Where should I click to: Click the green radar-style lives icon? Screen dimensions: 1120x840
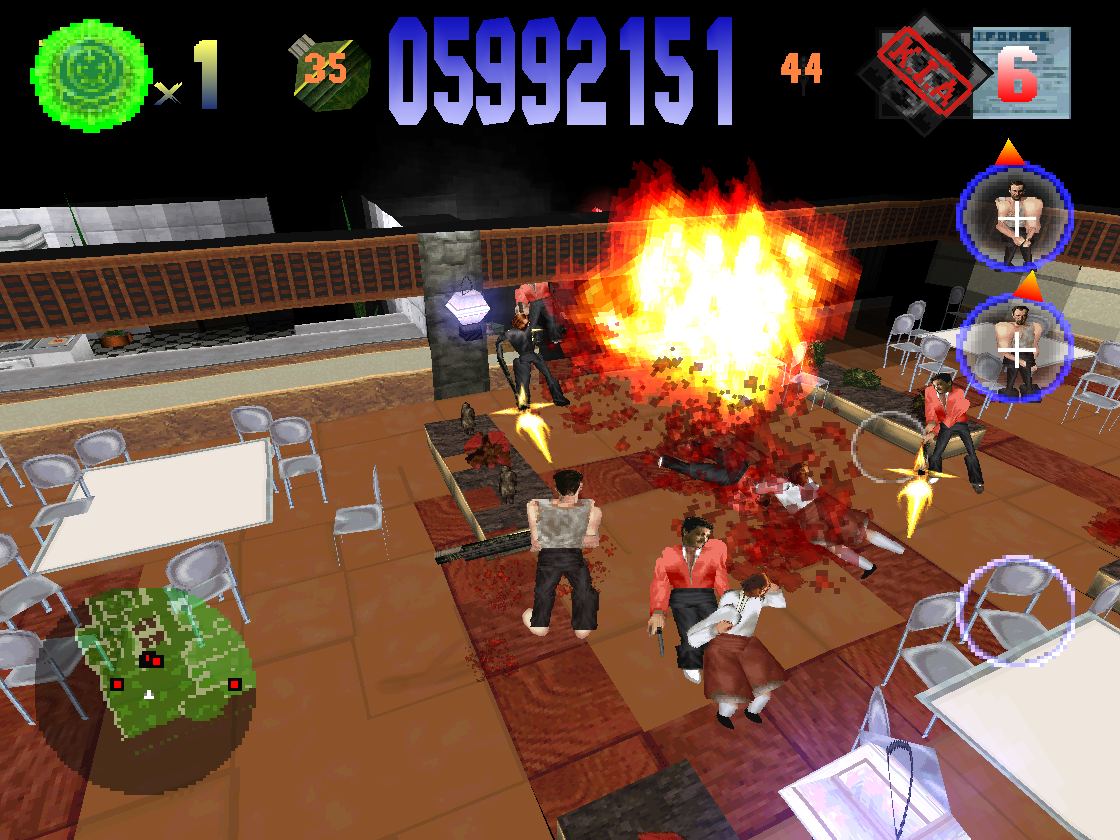coord(90,73)
